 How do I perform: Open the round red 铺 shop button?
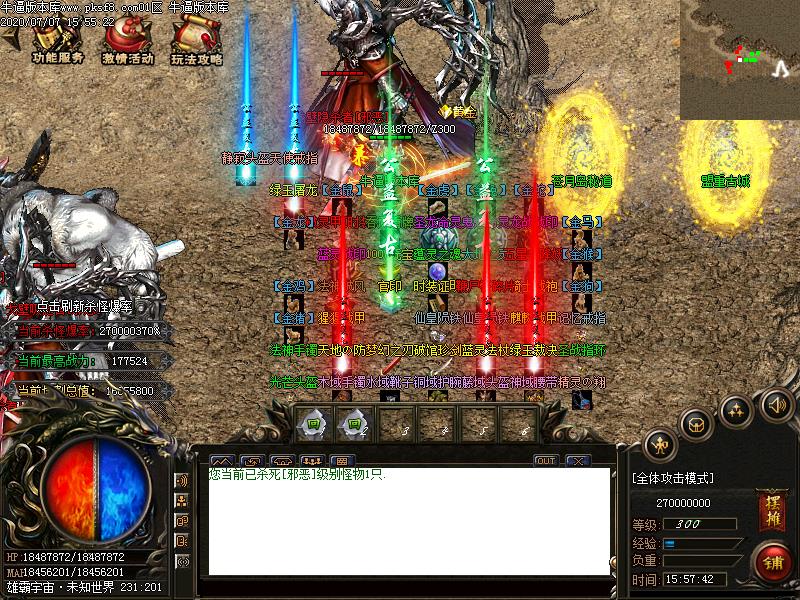770,558
